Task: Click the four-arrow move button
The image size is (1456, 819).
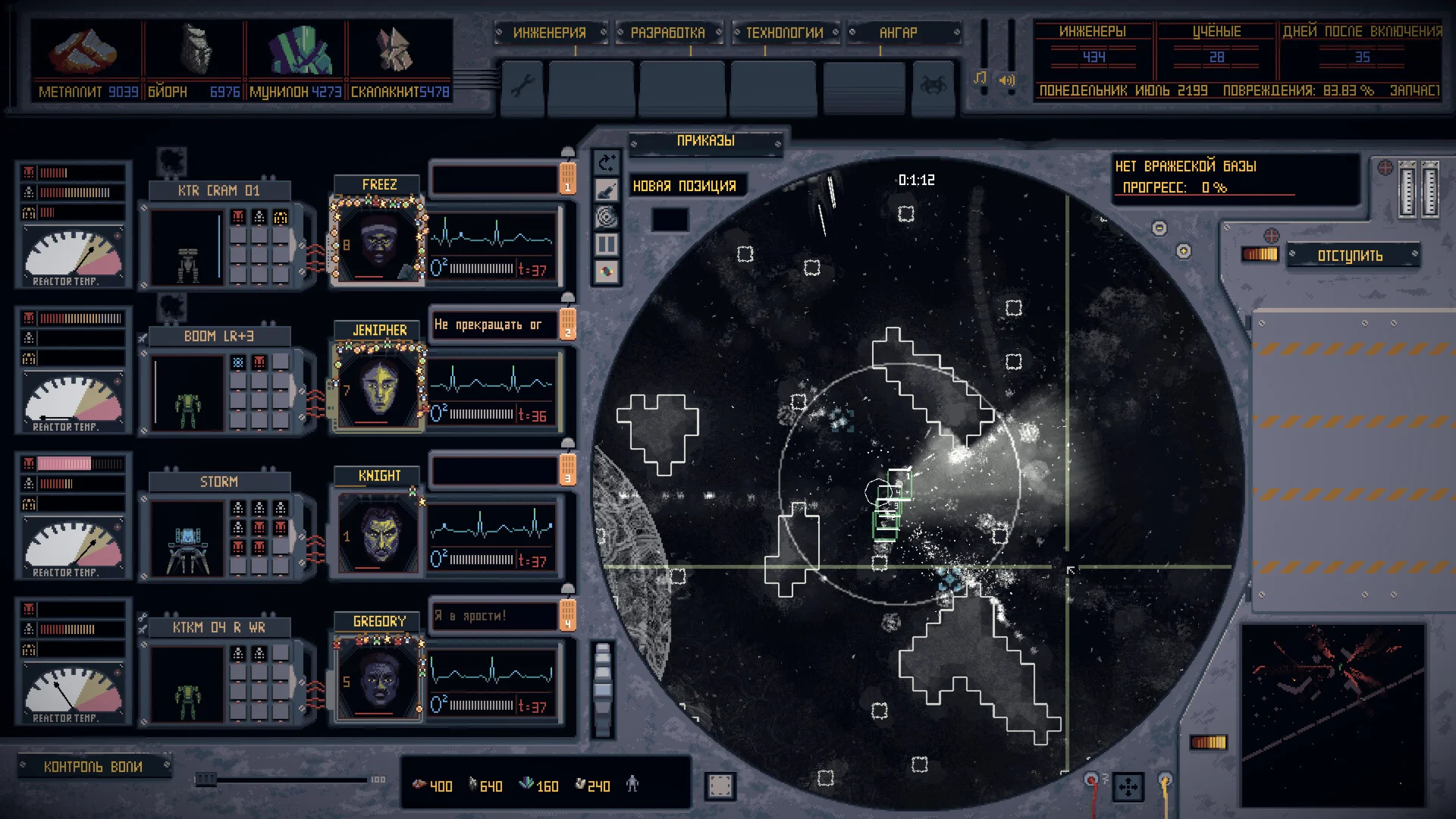Action: click(1128, 787)
